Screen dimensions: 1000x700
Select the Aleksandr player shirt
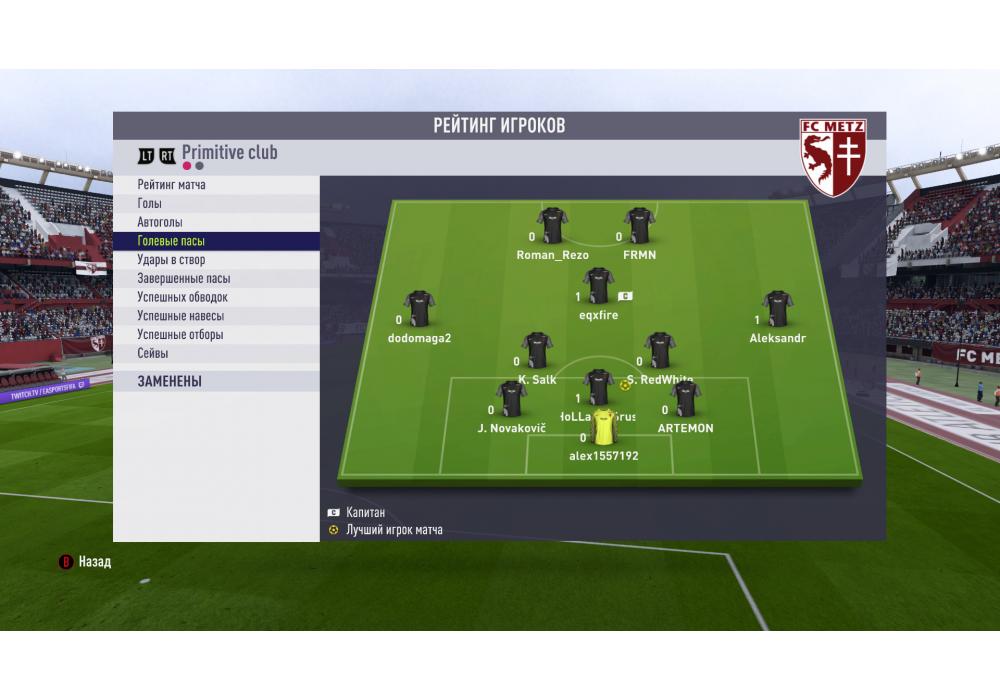[777, 309]
